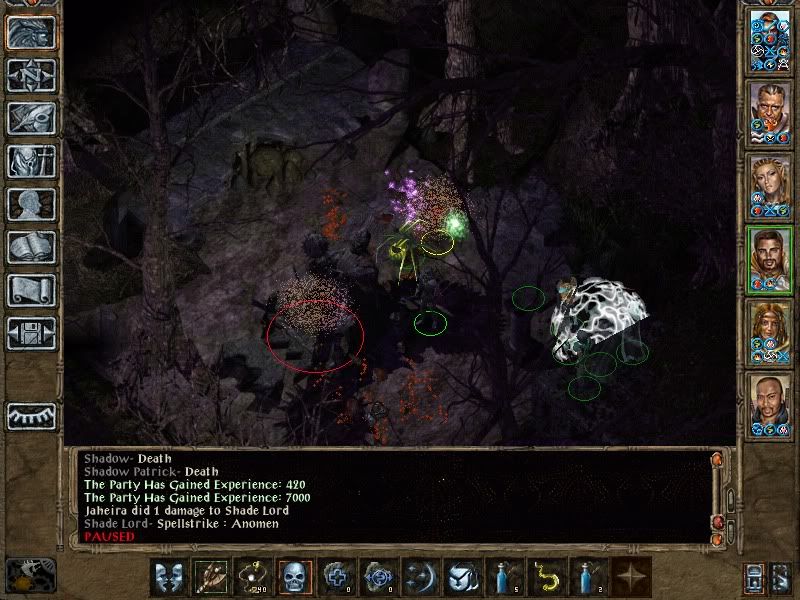
Task: Use the yellow snake quick item
Action: pos(545,577)
